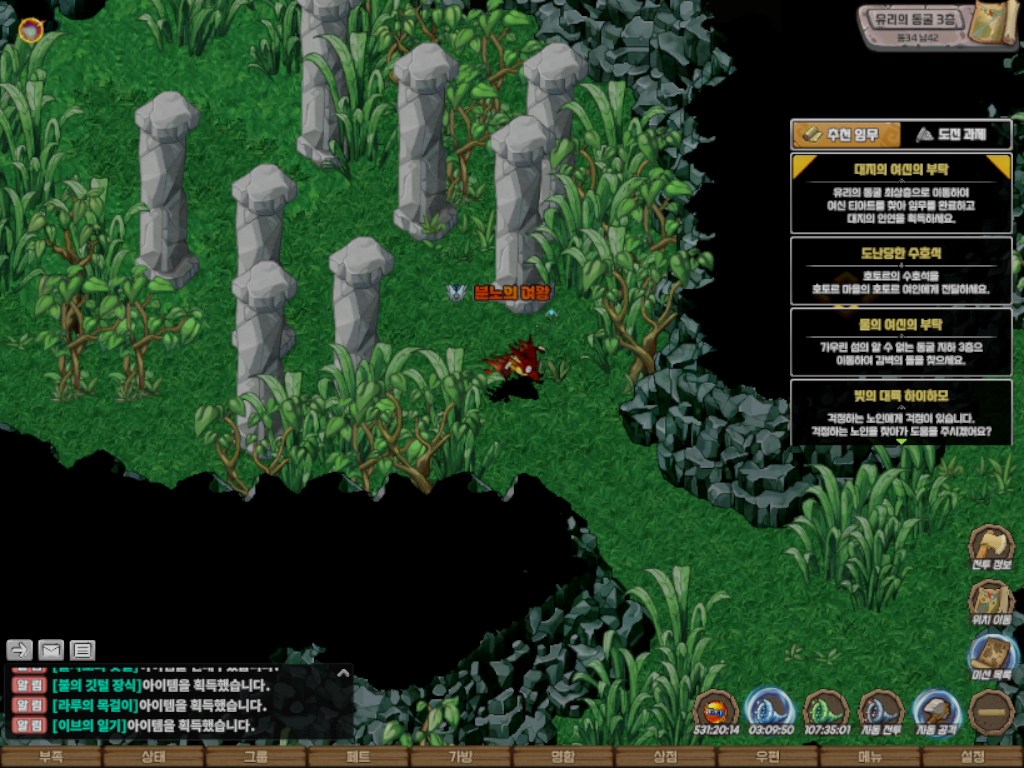The width and height of the screenshot is (1024, 768).
Task: Open the 위치 이동 map icon
Action: point(991,603)
